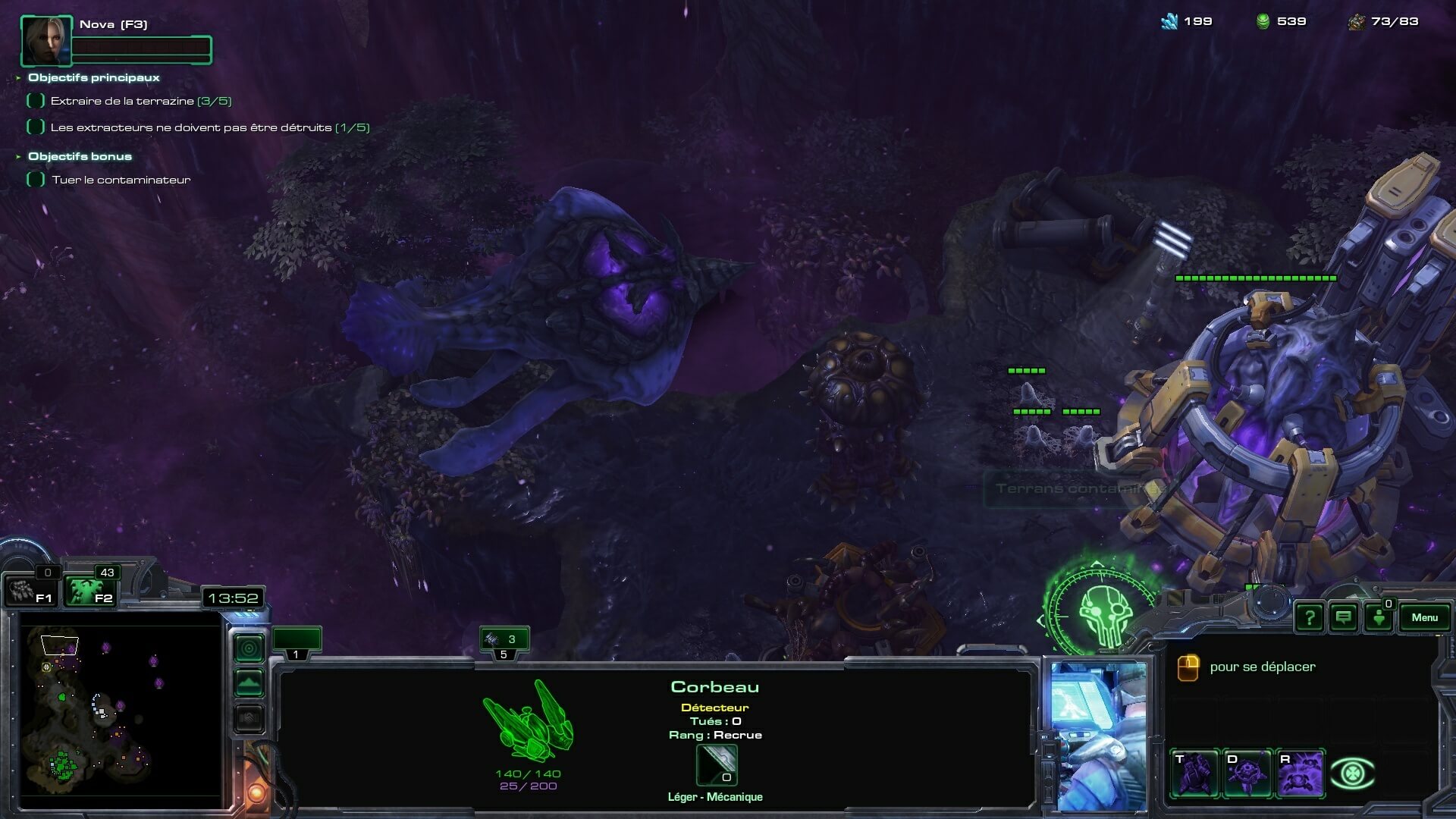Open the chat messages button
Screen dimensions: 1456x819
(x=1343, y=618)
